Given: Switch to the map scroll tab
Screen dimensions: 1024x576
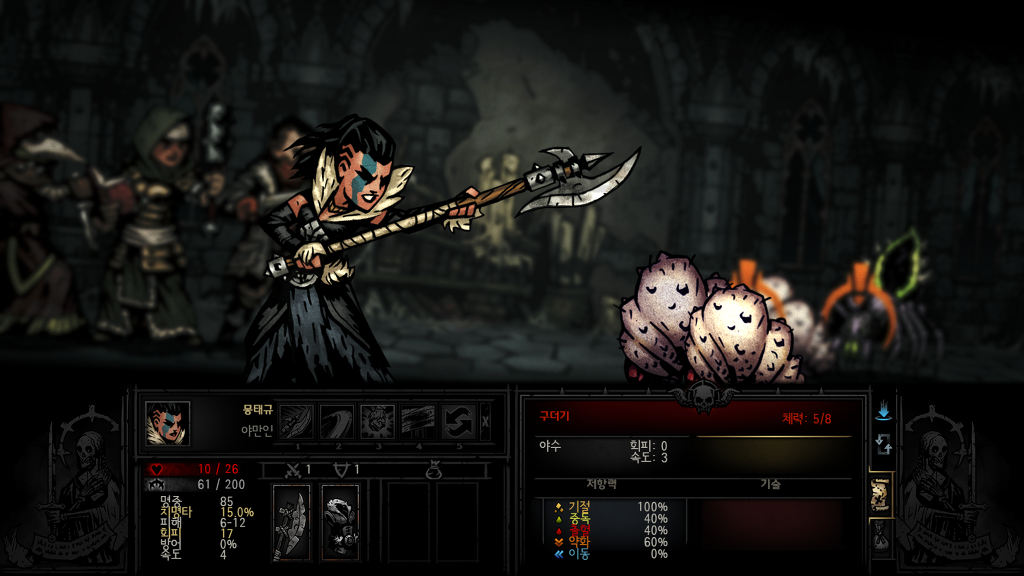Looking at the screenshot, I should tap(880, 493).
